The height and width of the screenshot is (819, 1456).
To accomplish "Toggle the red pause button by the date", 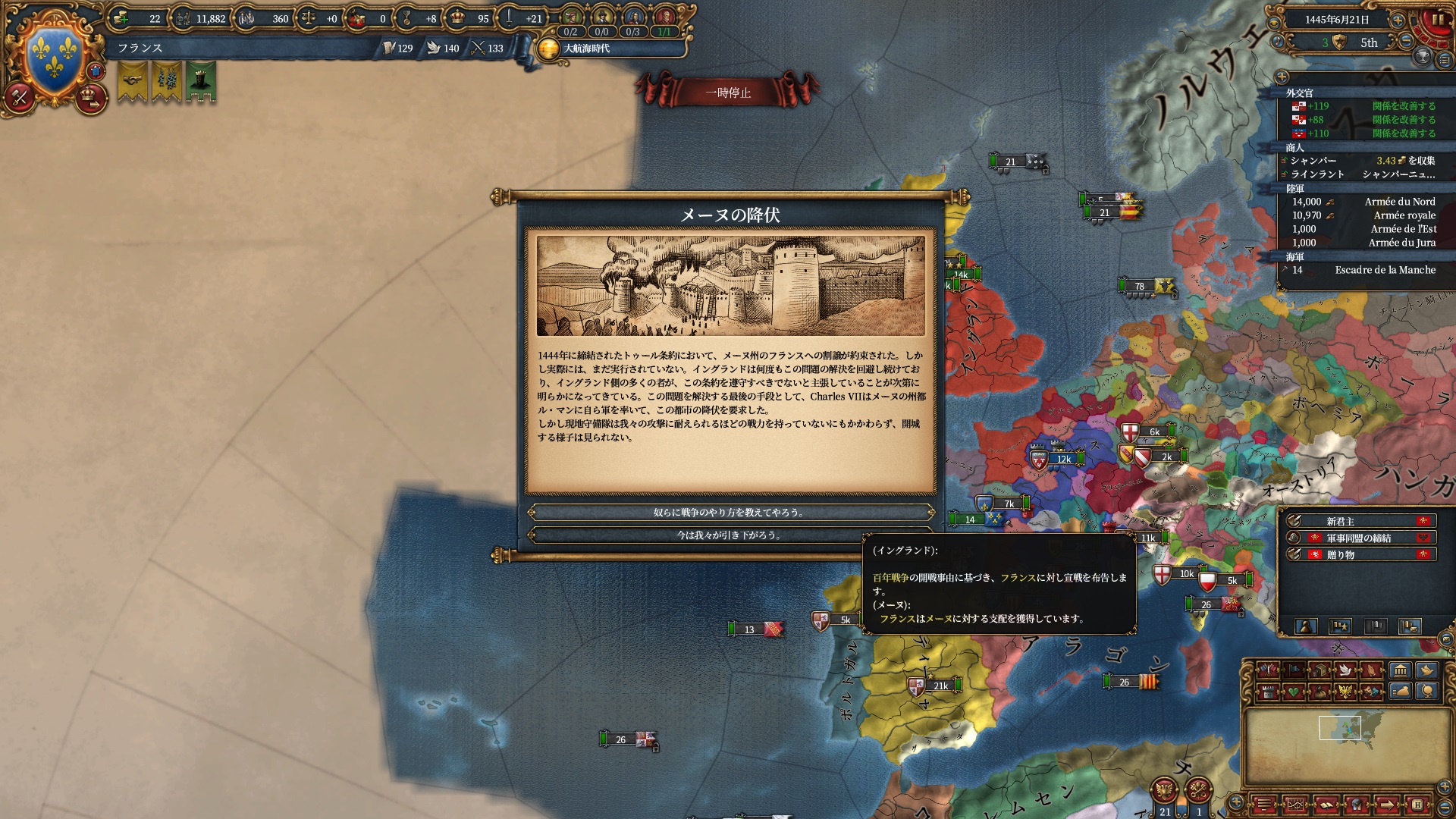I will (x=1436, y=21).
